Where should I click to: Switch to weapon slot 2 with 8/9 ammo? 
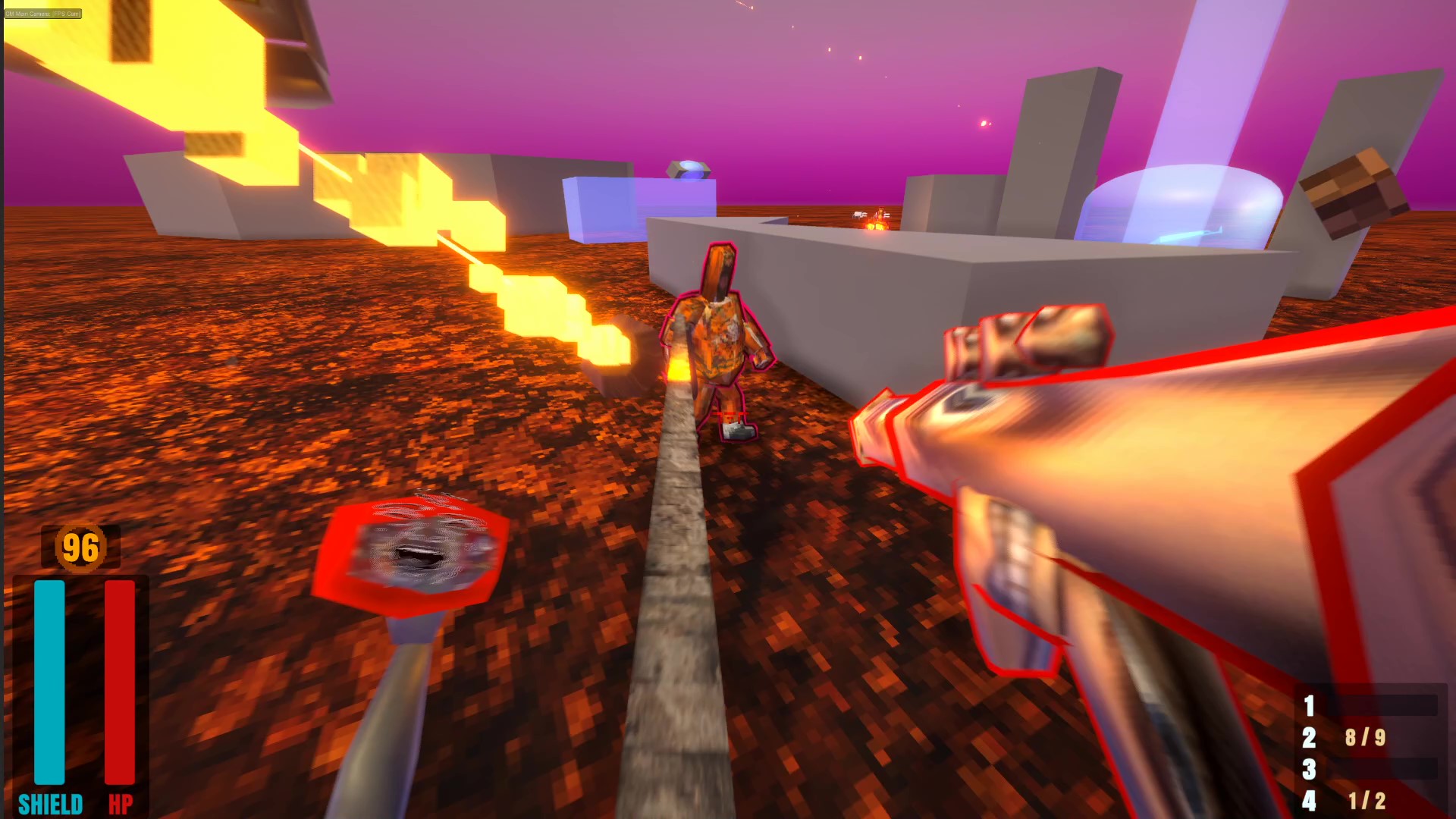pyautogui.click(x=1310, y=738)
